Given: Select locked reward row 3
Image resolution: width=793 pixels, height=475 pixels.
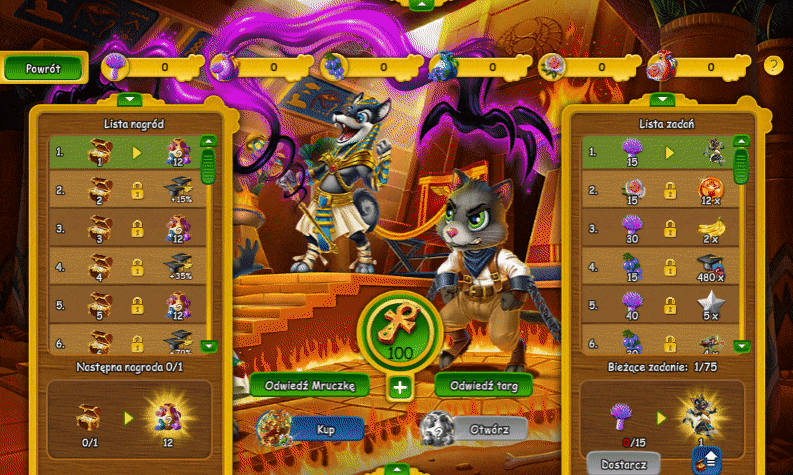Looking at the screenshot, I should (125, 229).
